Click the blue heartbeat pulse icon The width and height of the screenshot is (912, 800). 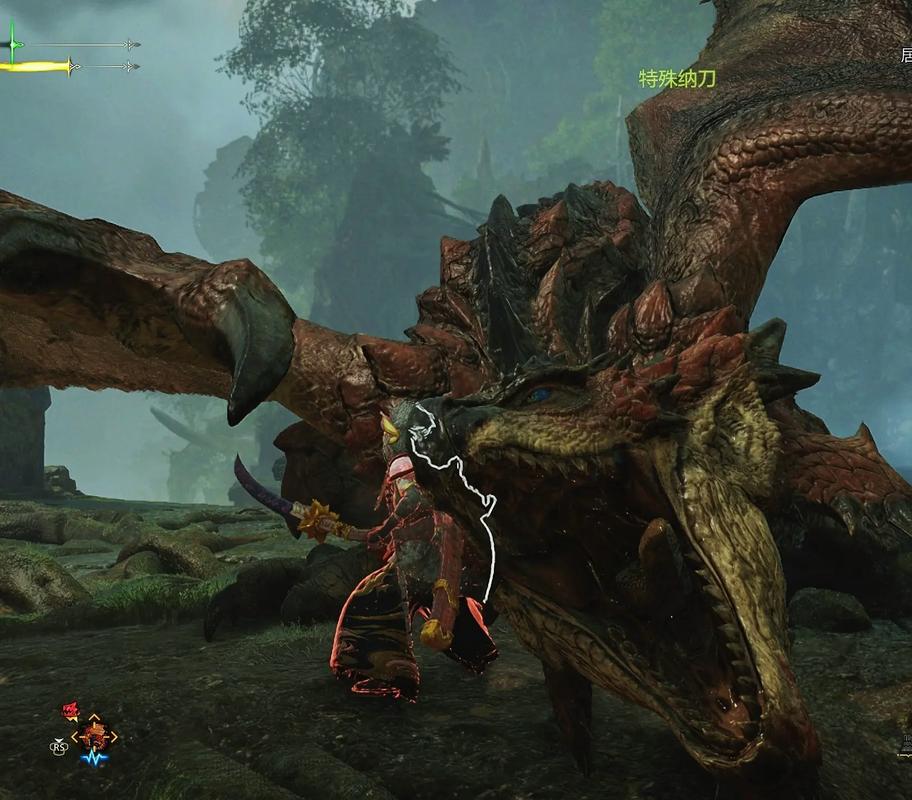[95, 759]
